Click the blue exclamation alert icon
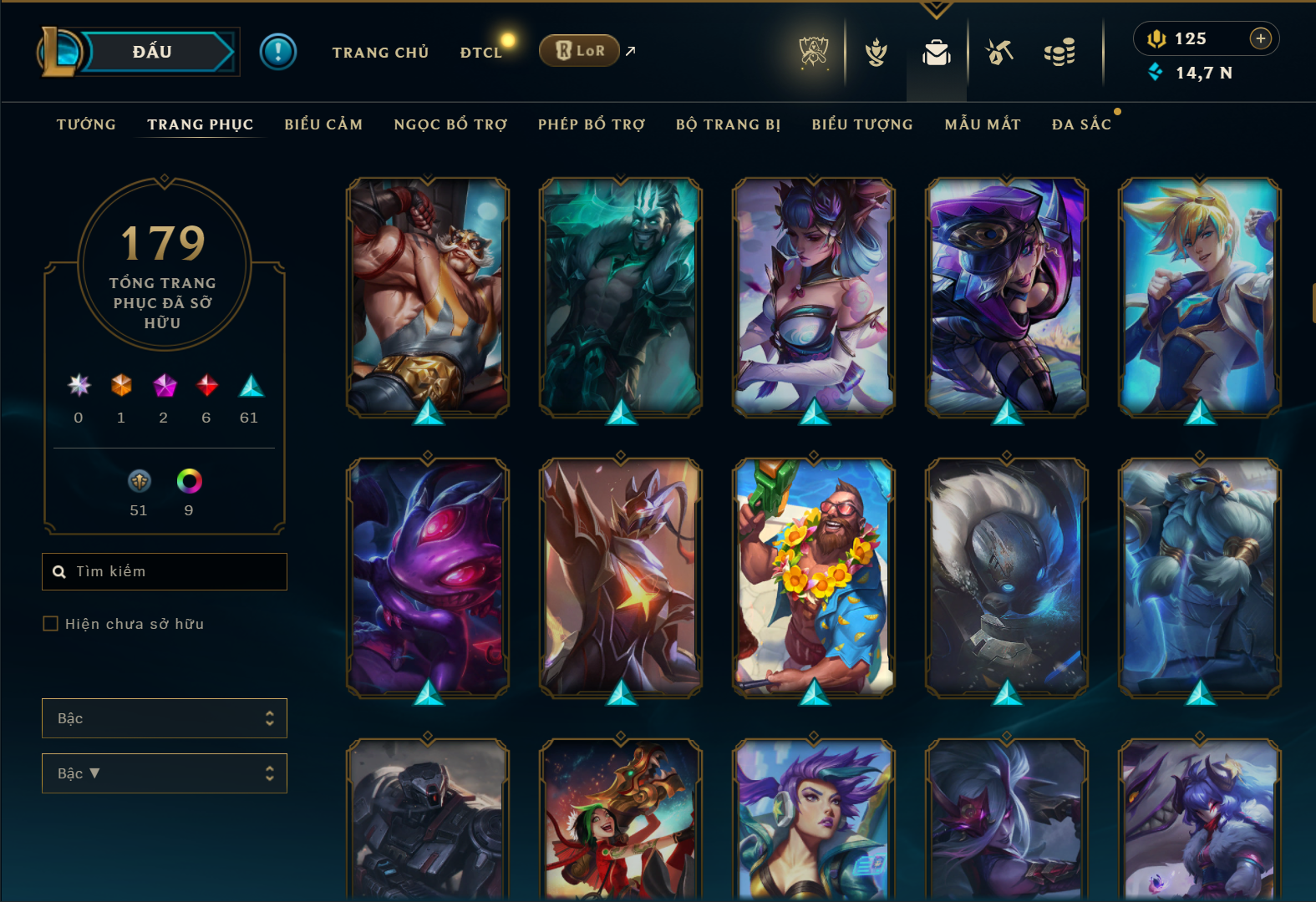 [278, 52]
